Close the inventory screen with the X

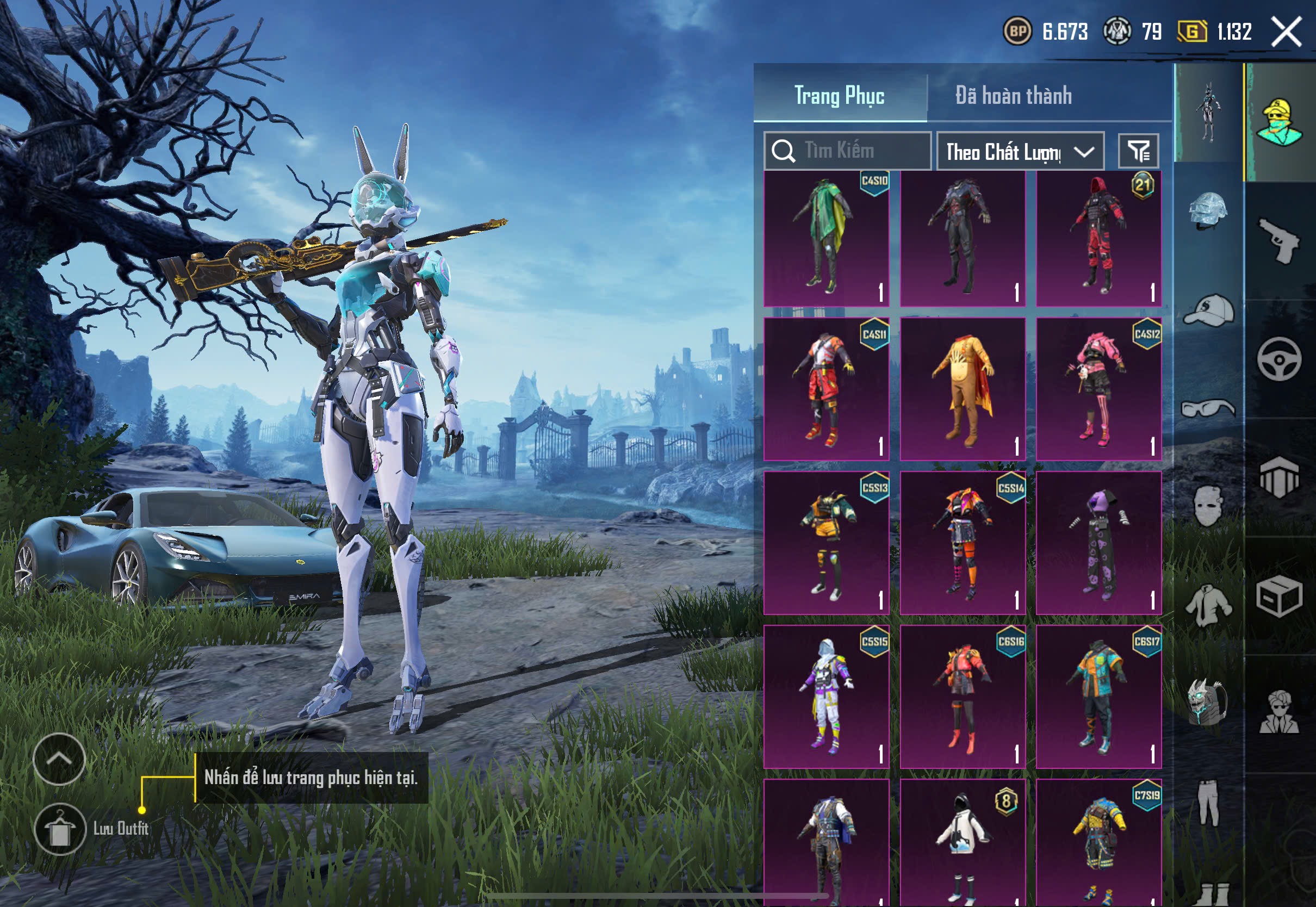(x=1287, y=32)
